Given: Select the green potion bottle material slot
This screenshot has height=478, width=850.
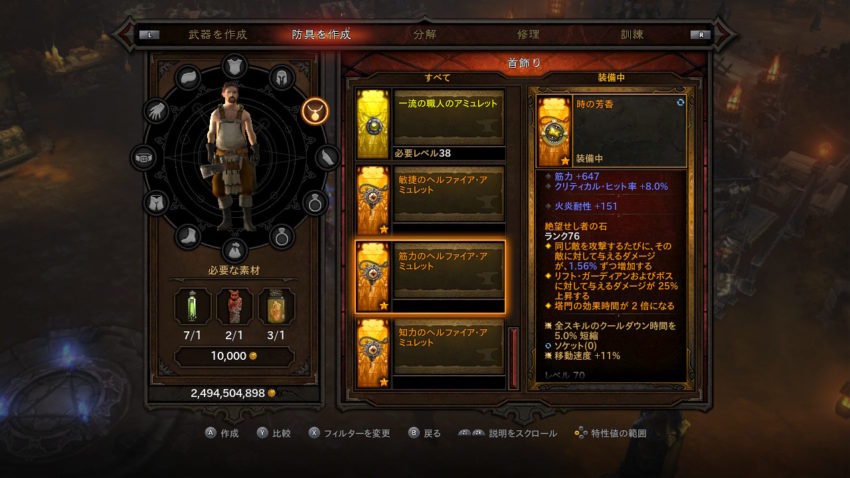Looking at the screenshot, I should pos(192,307).
